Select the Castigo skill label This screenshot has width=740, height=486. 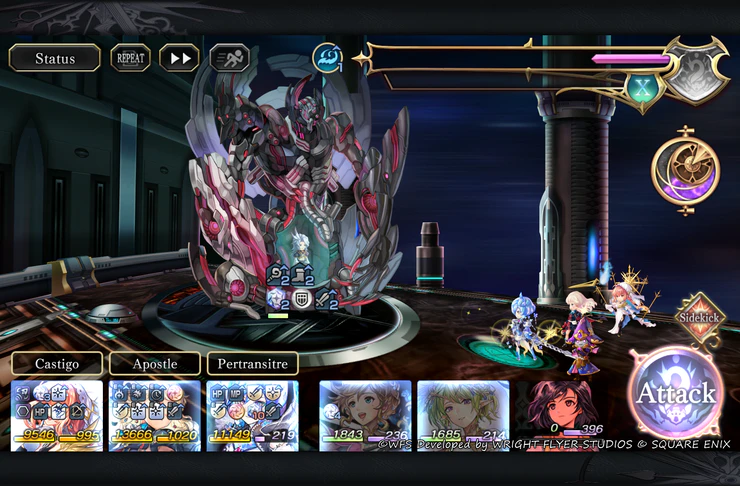(x=57, y=363)
